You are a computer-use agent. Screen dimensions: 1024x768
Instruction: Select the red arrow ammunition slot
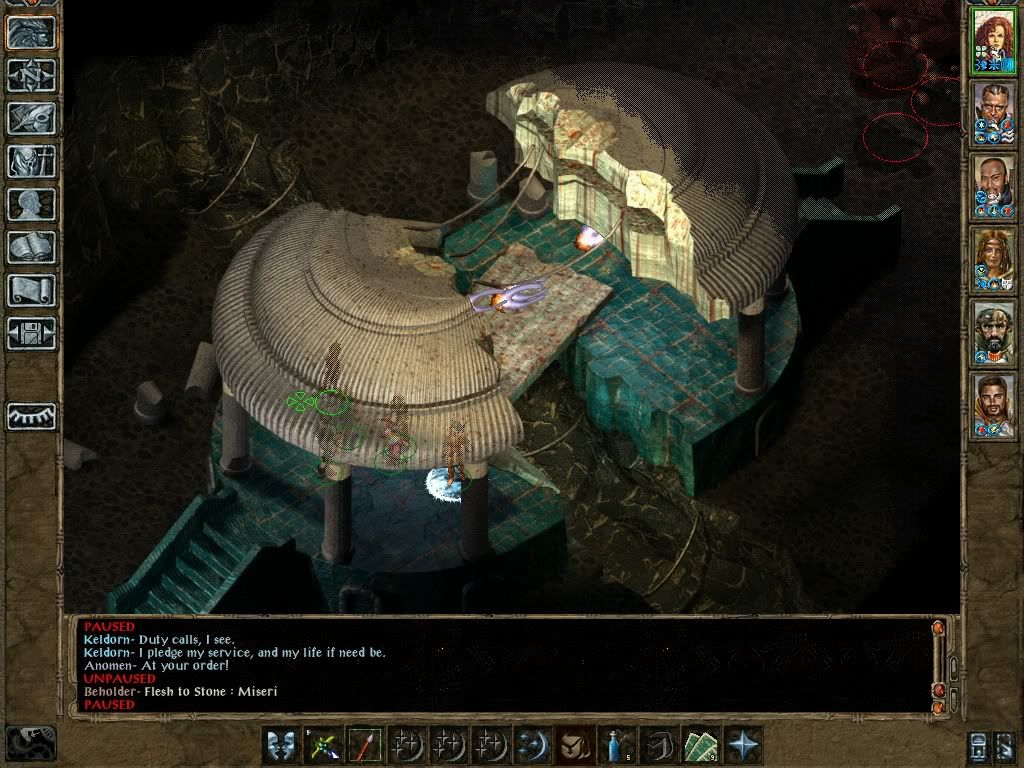coord(364,745)
